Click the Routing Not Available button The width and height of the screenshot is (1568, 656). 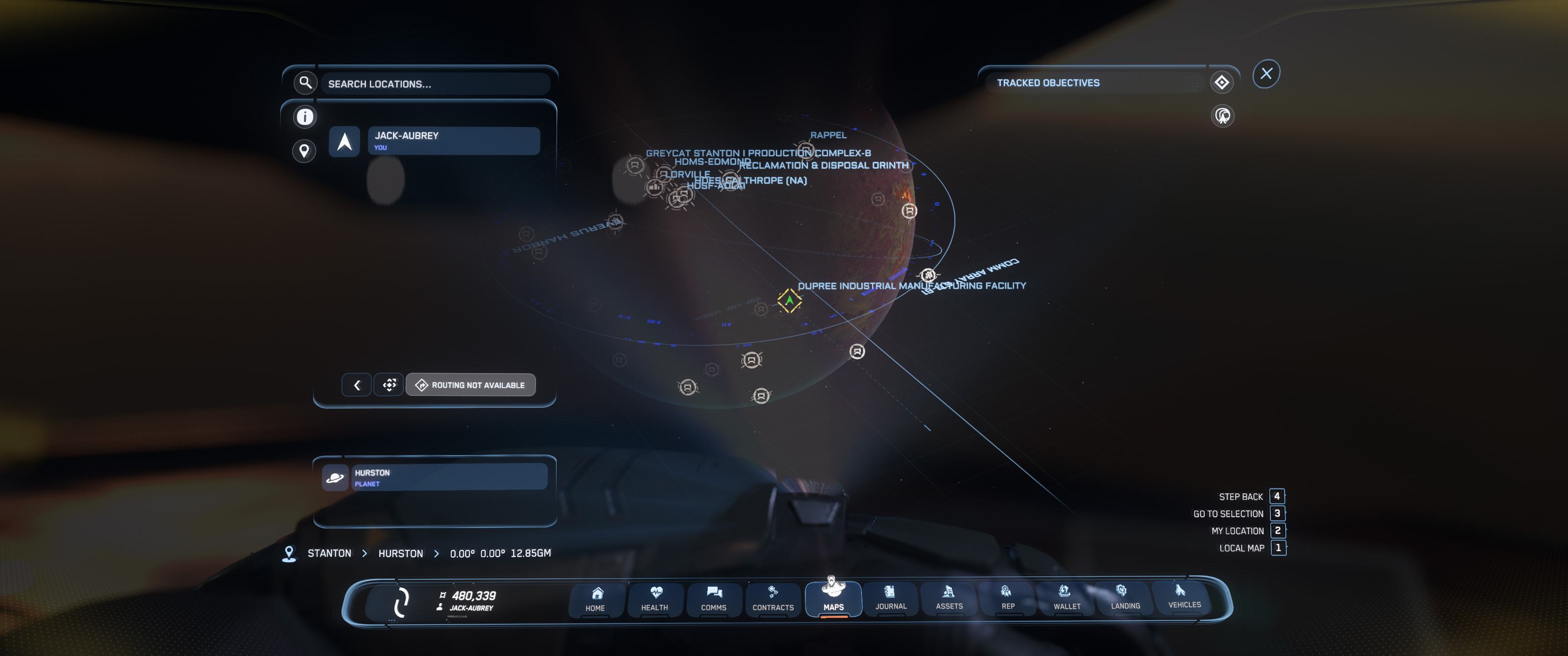click(470, 385)
